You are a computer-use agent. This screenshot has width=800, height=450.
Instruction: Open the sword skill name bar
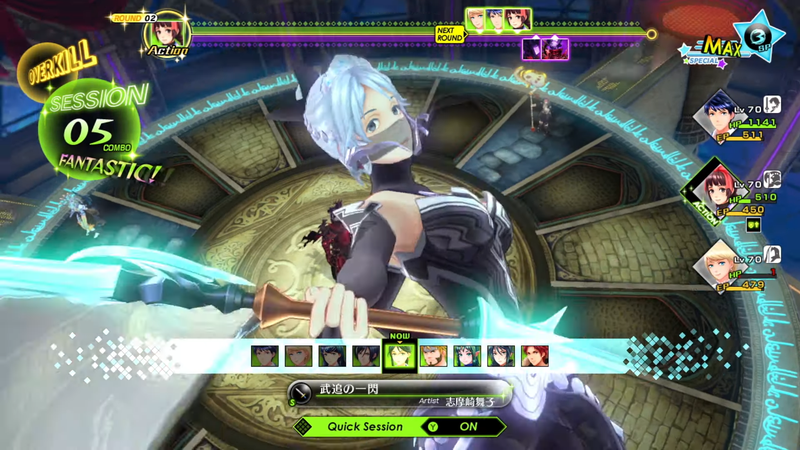(400, 392)
